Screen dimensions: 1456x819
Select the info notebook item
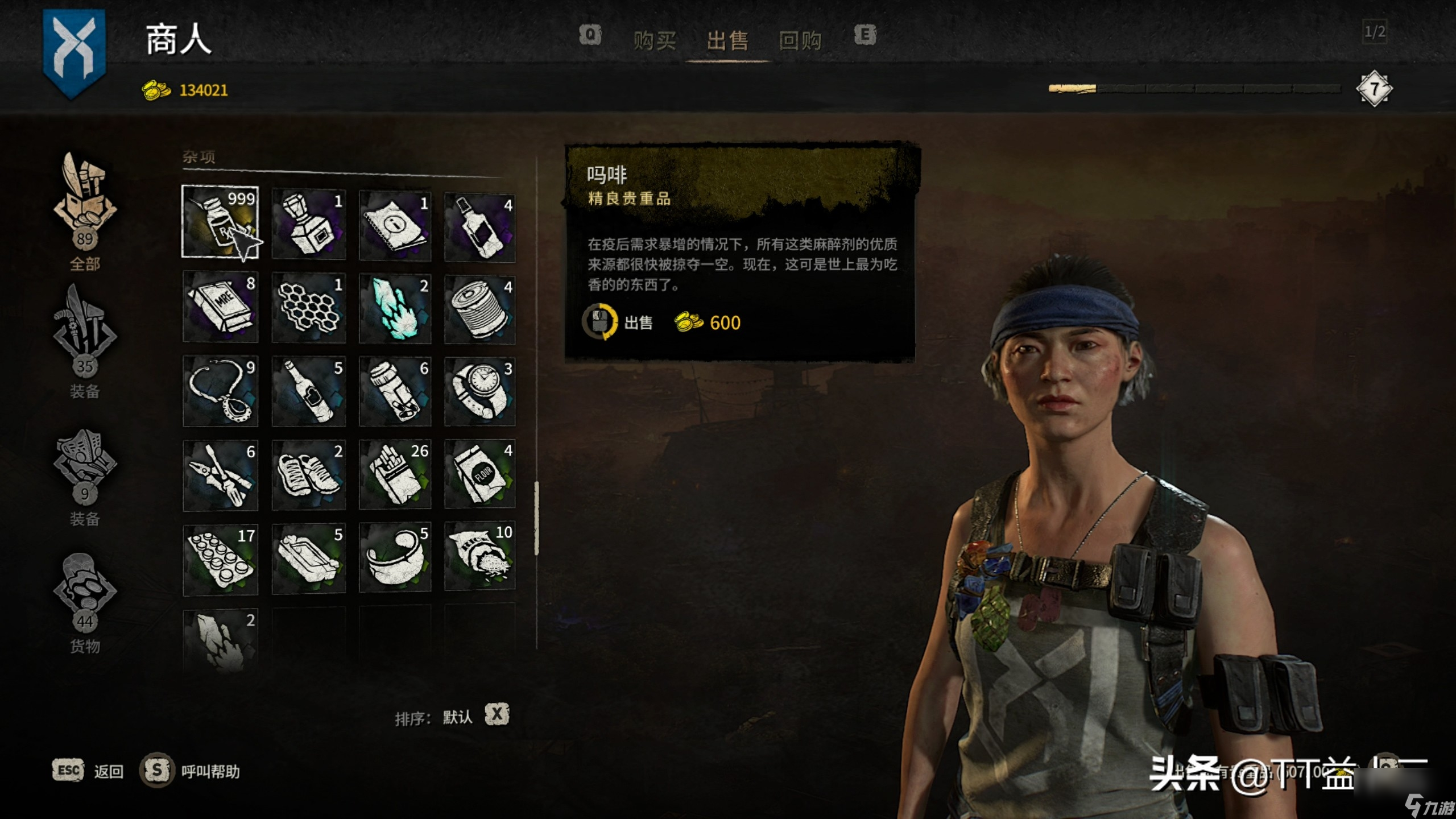[395, 225]
